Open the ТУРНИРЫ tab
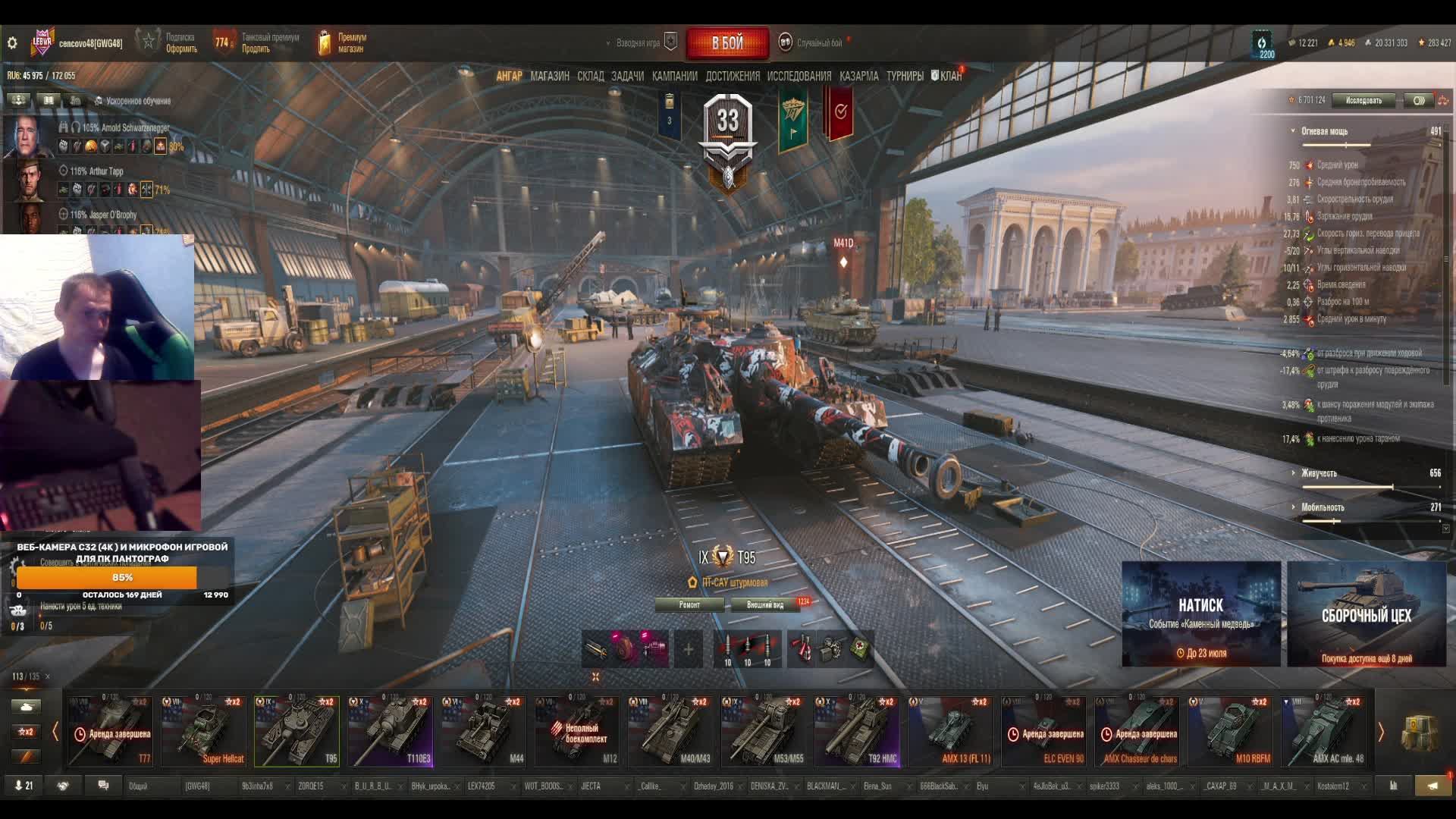This screenshot has height=819, width=1456. [x=905, y=76]
